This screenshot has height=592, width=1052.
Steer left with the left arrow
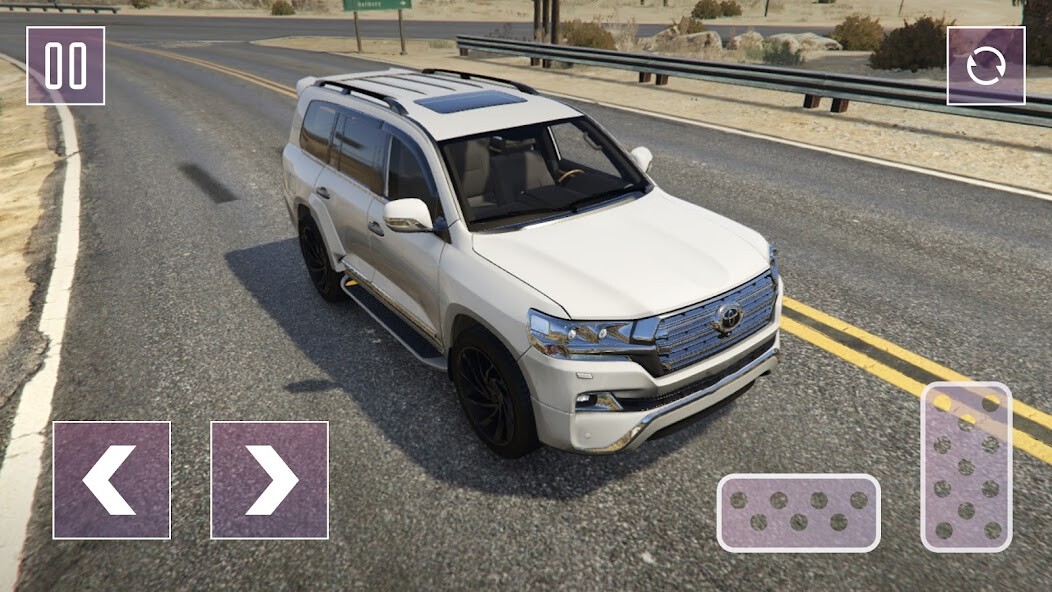111,480
